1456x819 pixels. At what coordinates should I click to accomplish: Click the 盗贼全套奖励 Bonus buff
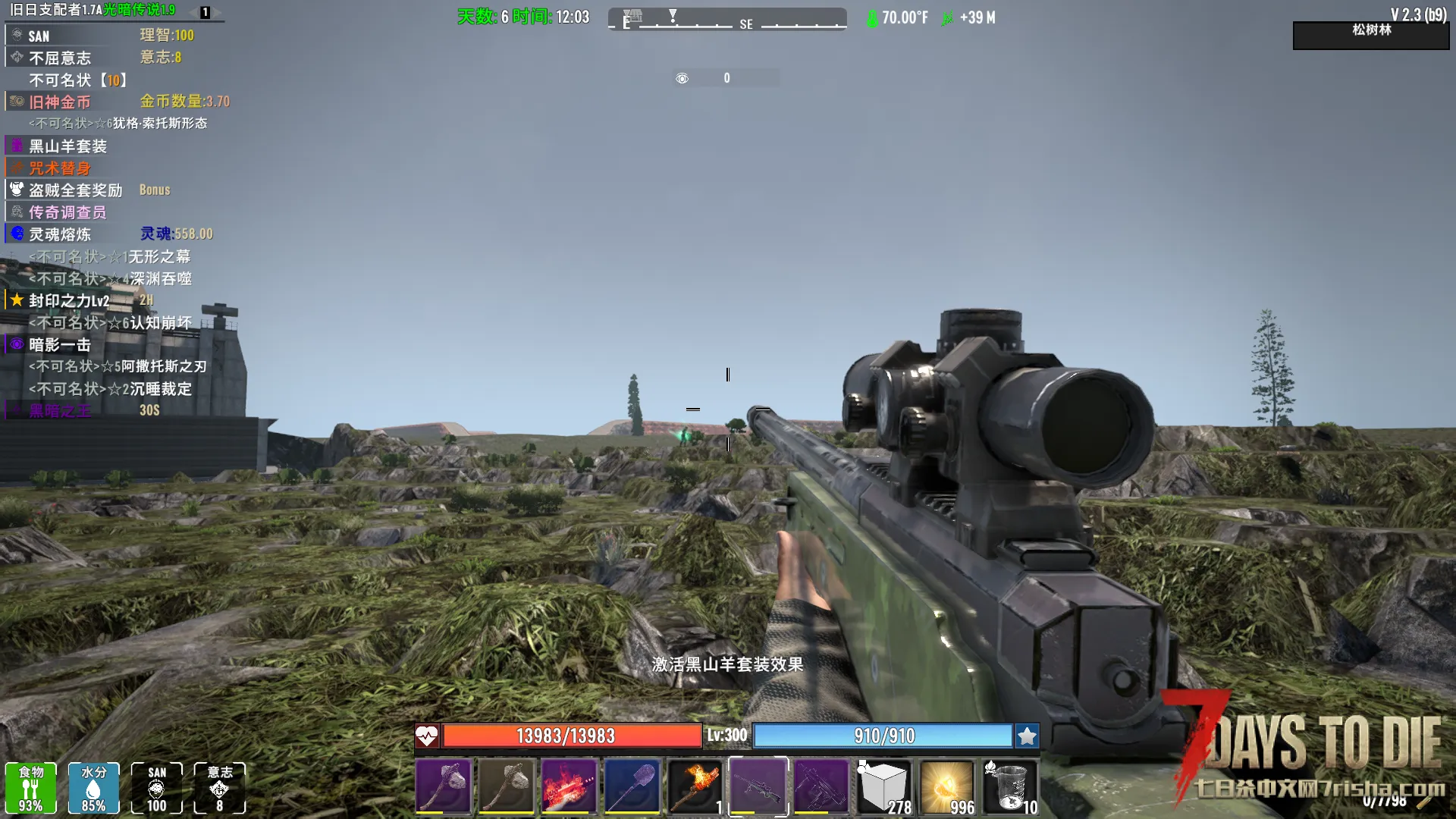click(75, 190)
